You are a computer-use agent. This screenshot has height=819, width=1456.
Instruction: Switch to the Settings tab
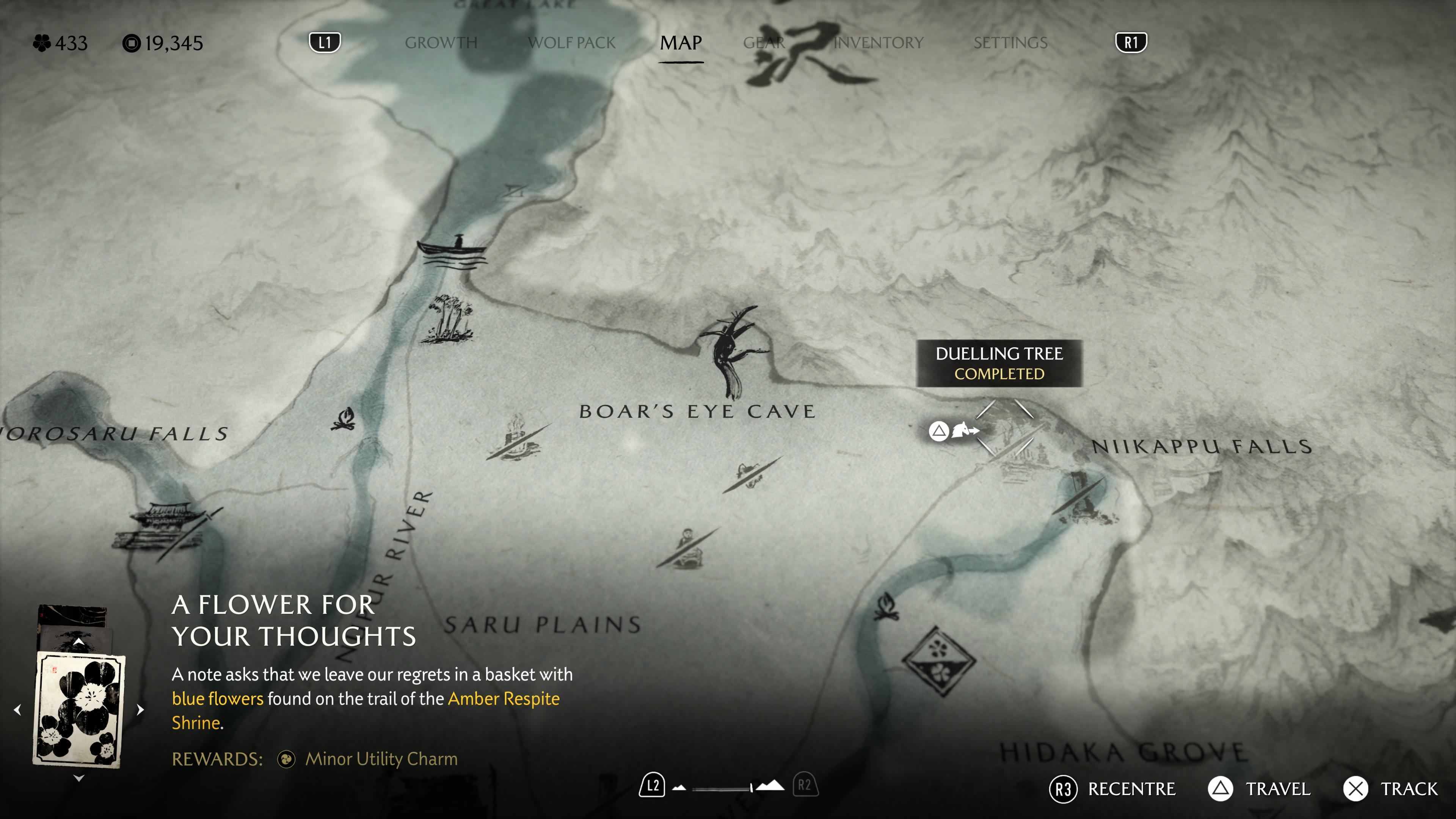point(1010,43)
